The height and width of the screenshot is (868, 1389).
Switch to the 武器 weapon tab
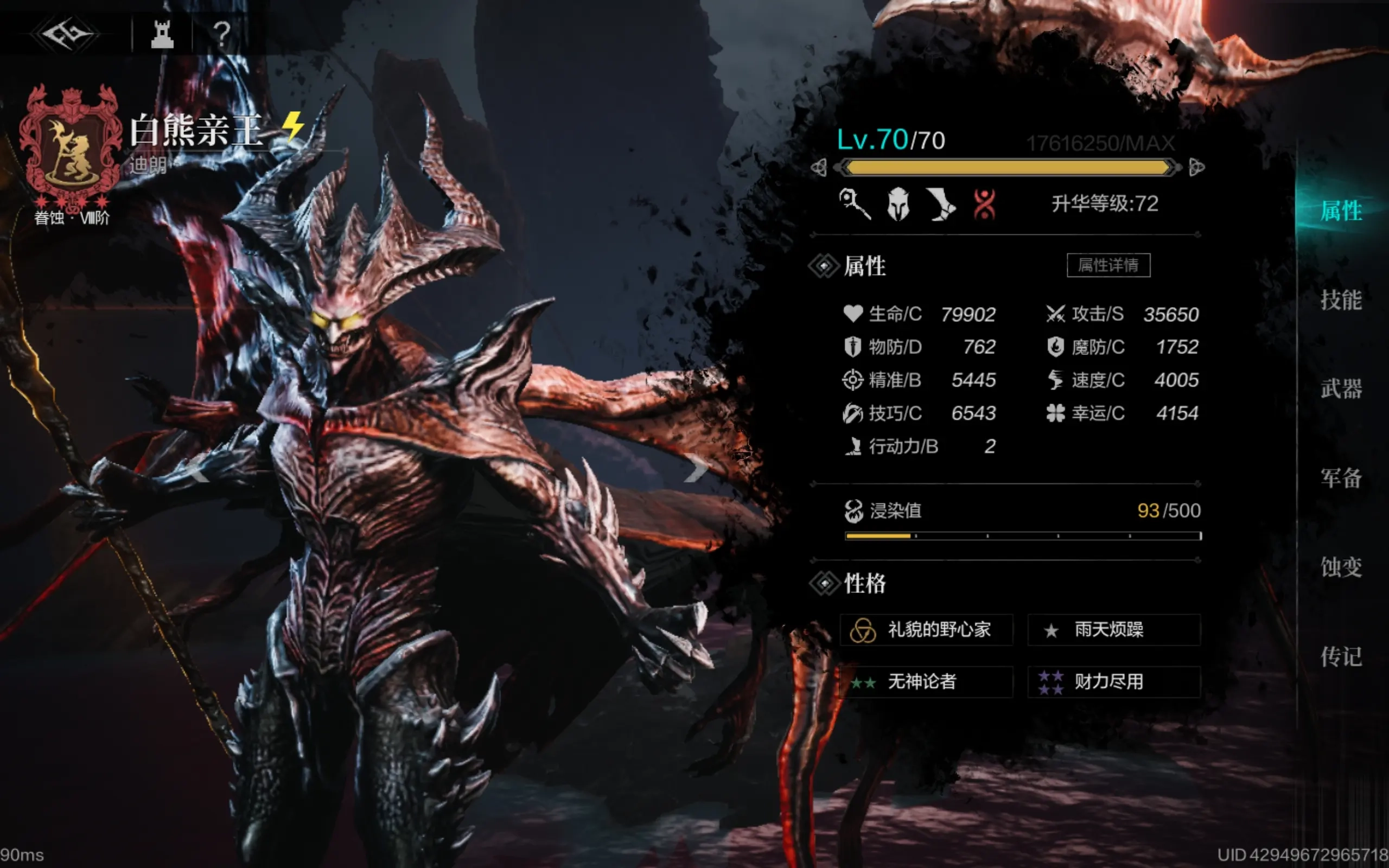(x=1341, y=388)
